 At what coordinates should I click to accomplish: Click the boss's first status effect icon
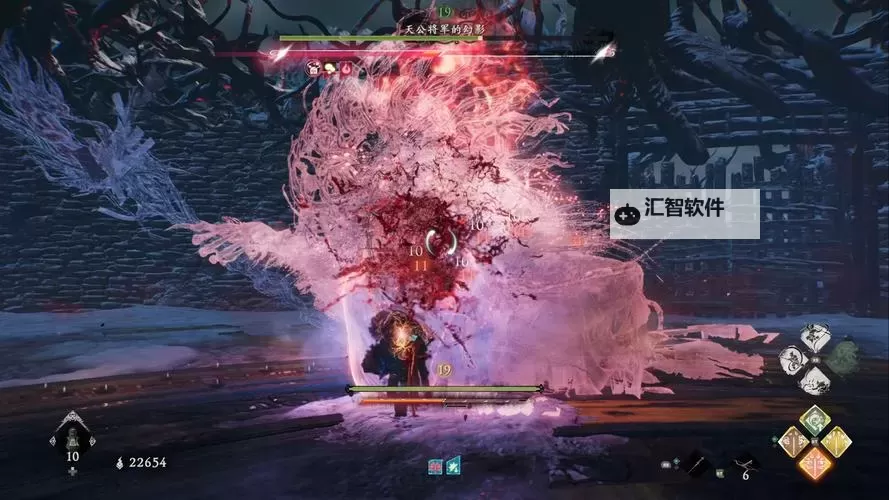[314, 69]
